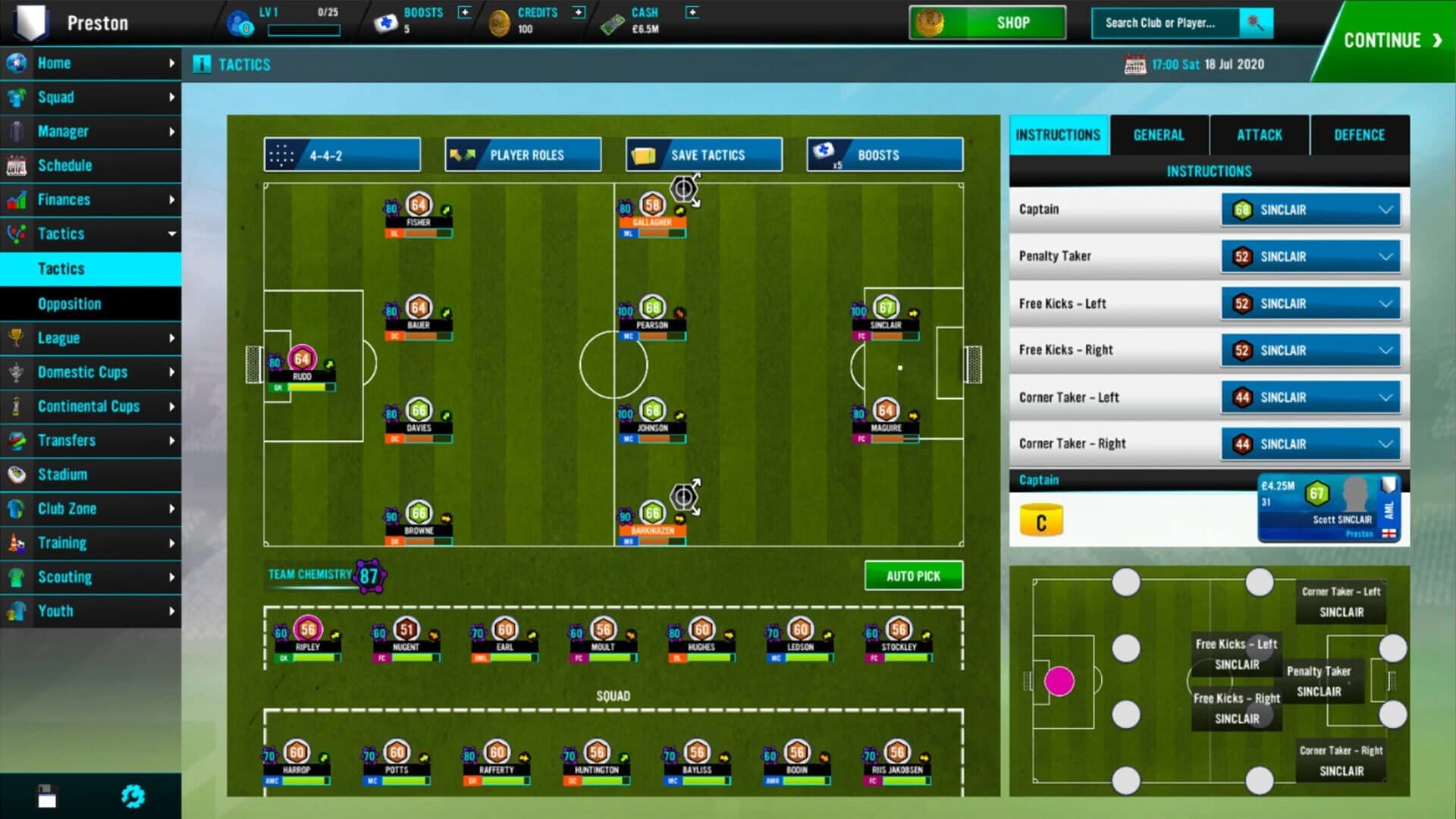Switch to the Attack tab
The height and width of the screenshot is (819, 1456).
click(1259, 134)
